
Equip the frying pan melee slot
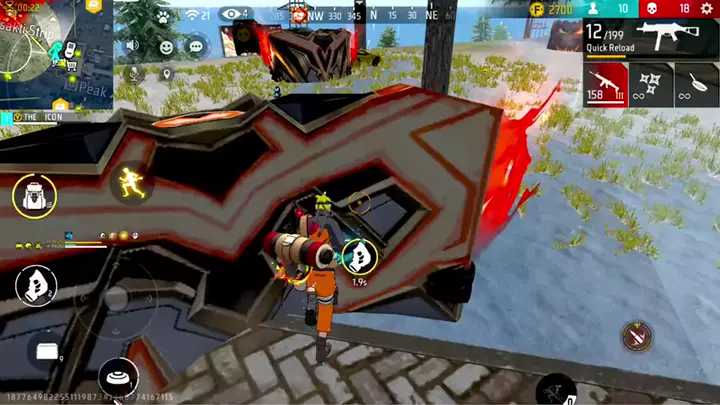[697, 84]
